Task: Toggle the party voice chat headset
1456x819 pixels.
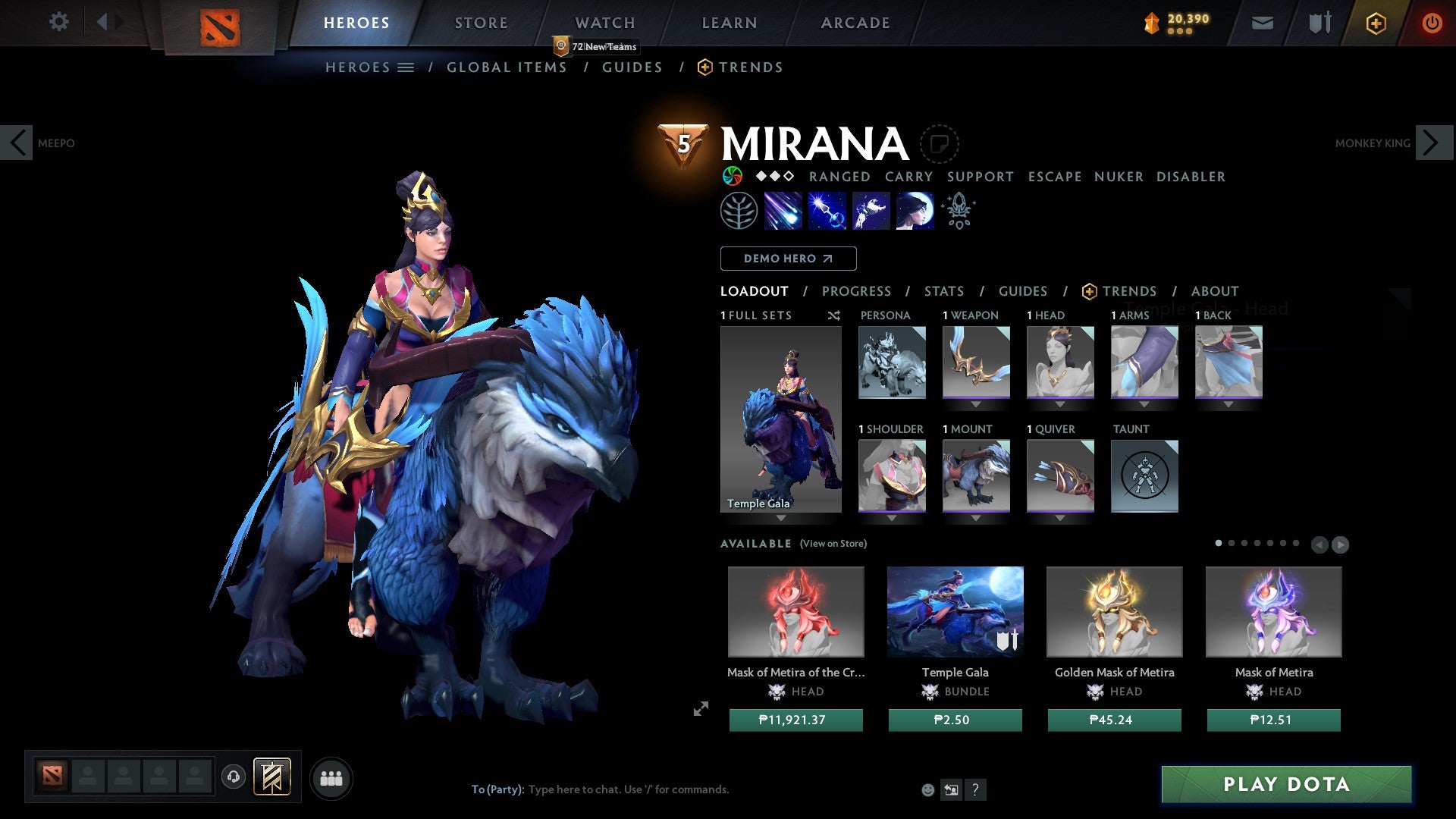Action: click(x=234, y=777)
